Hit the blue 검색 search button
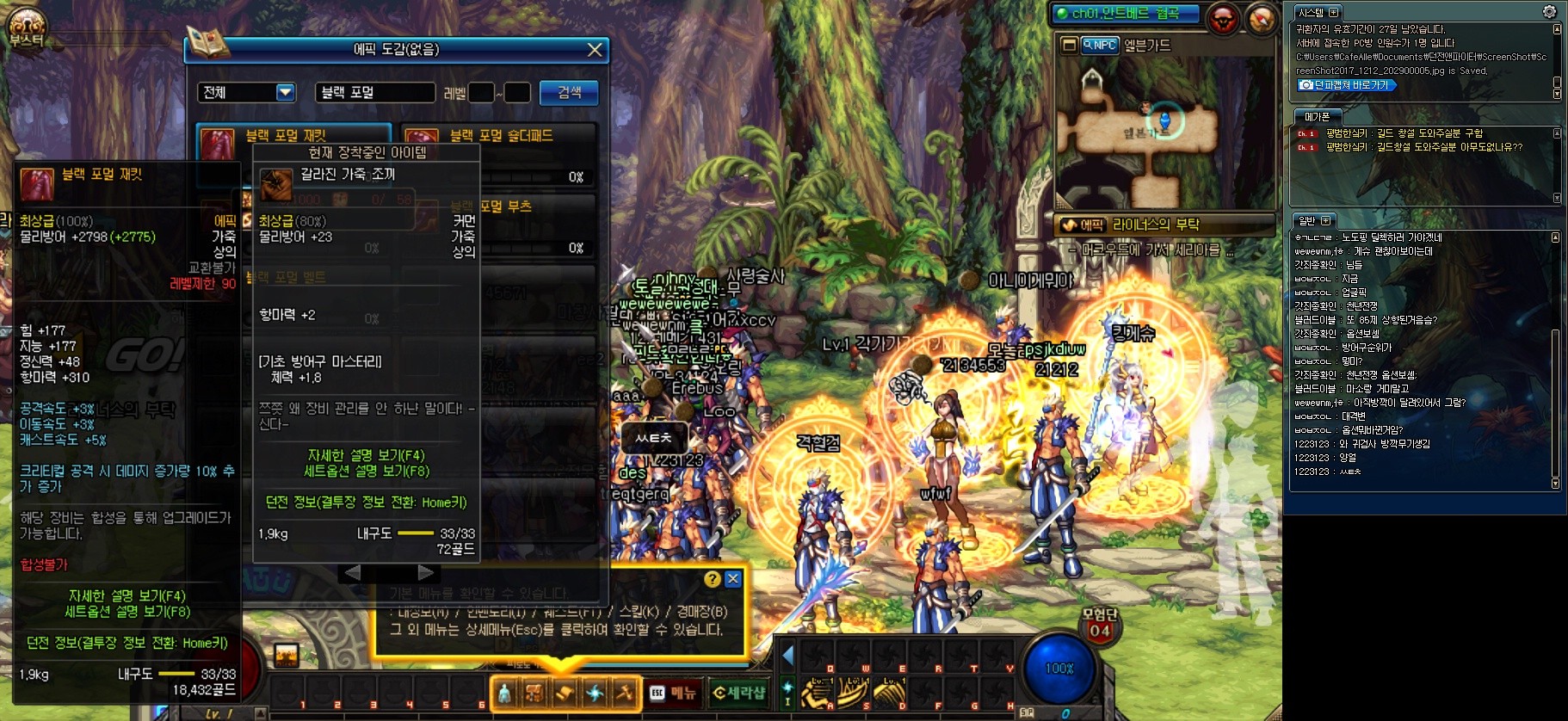This screenshot has width=1568, height=721. point(568,92)
